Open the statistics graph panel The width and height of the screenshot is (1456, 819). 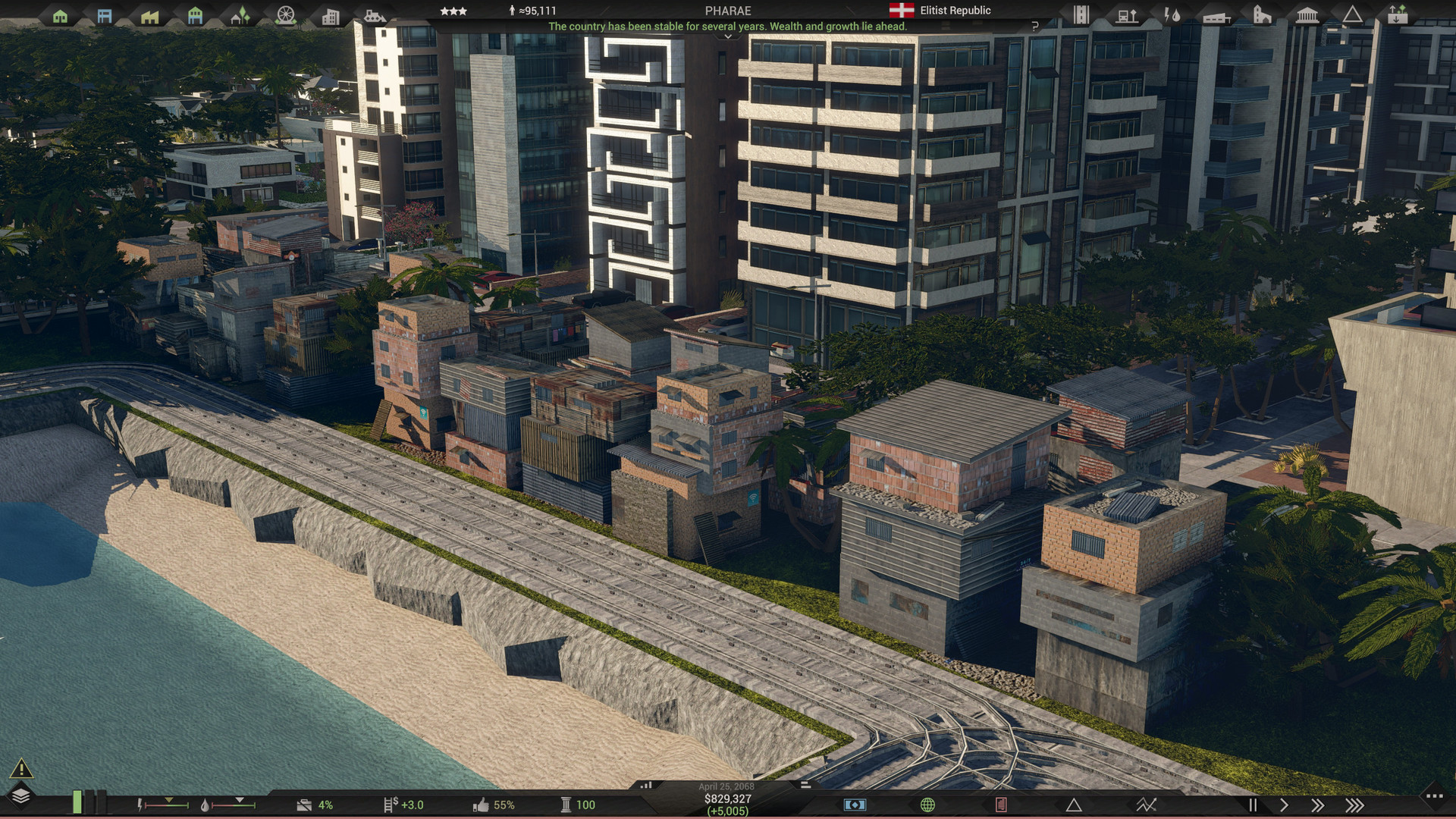pos(1145,805)
